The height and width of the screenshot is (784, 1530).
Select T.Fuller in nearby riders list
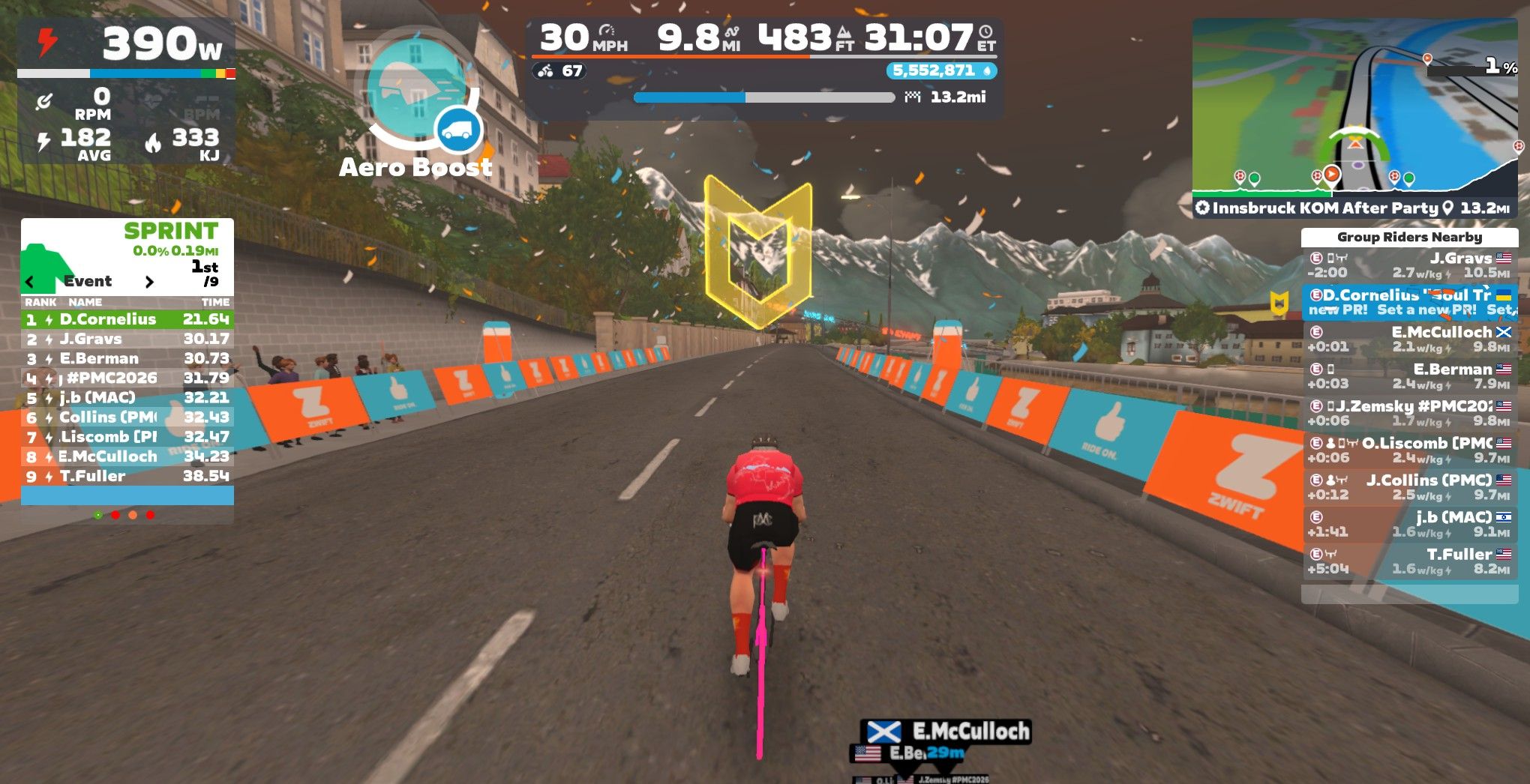point(1408,561)
